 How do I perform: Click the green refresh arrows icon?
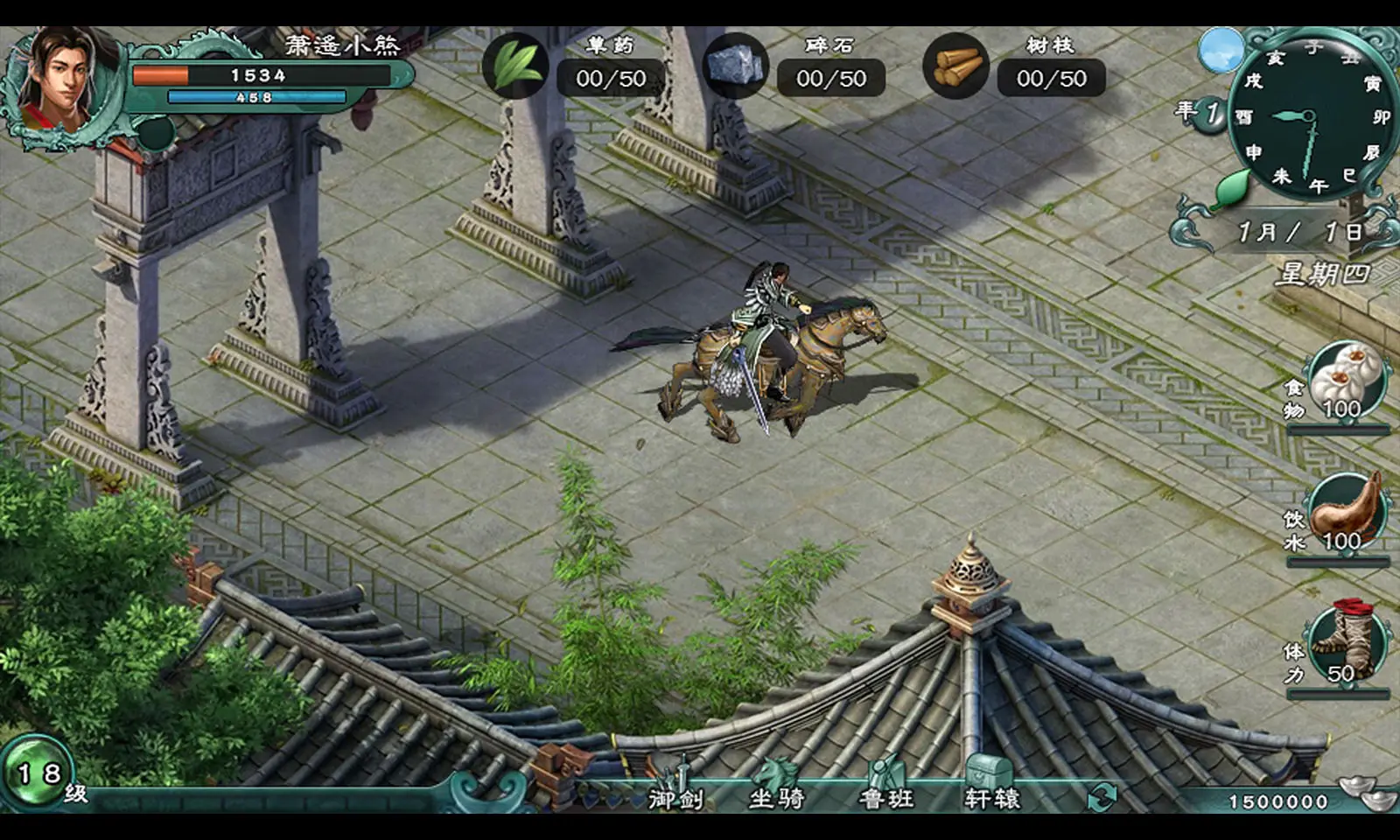1102,796
